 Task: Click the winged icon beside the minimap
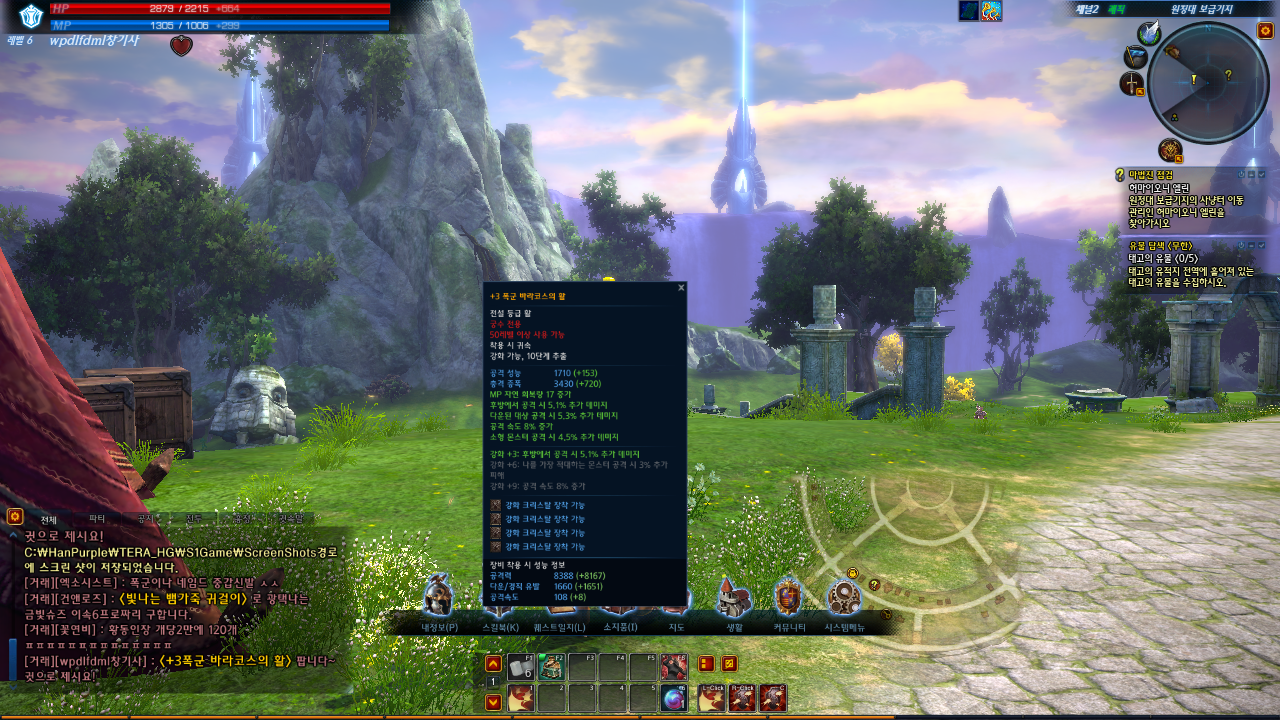[x=1148, y=33]
